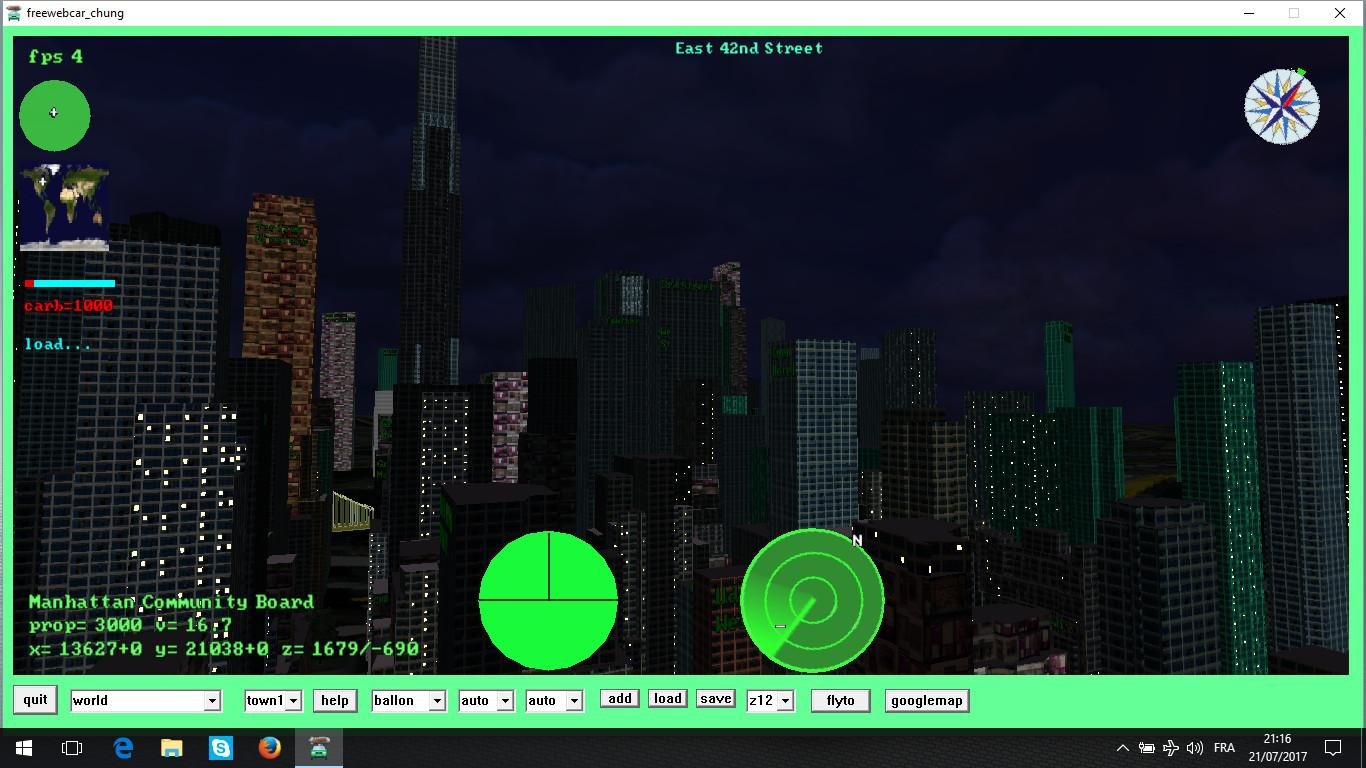Click the green attitude indicator gauge
The image size is (1366, 768).
pyautogui.click(x=548, y=598)
